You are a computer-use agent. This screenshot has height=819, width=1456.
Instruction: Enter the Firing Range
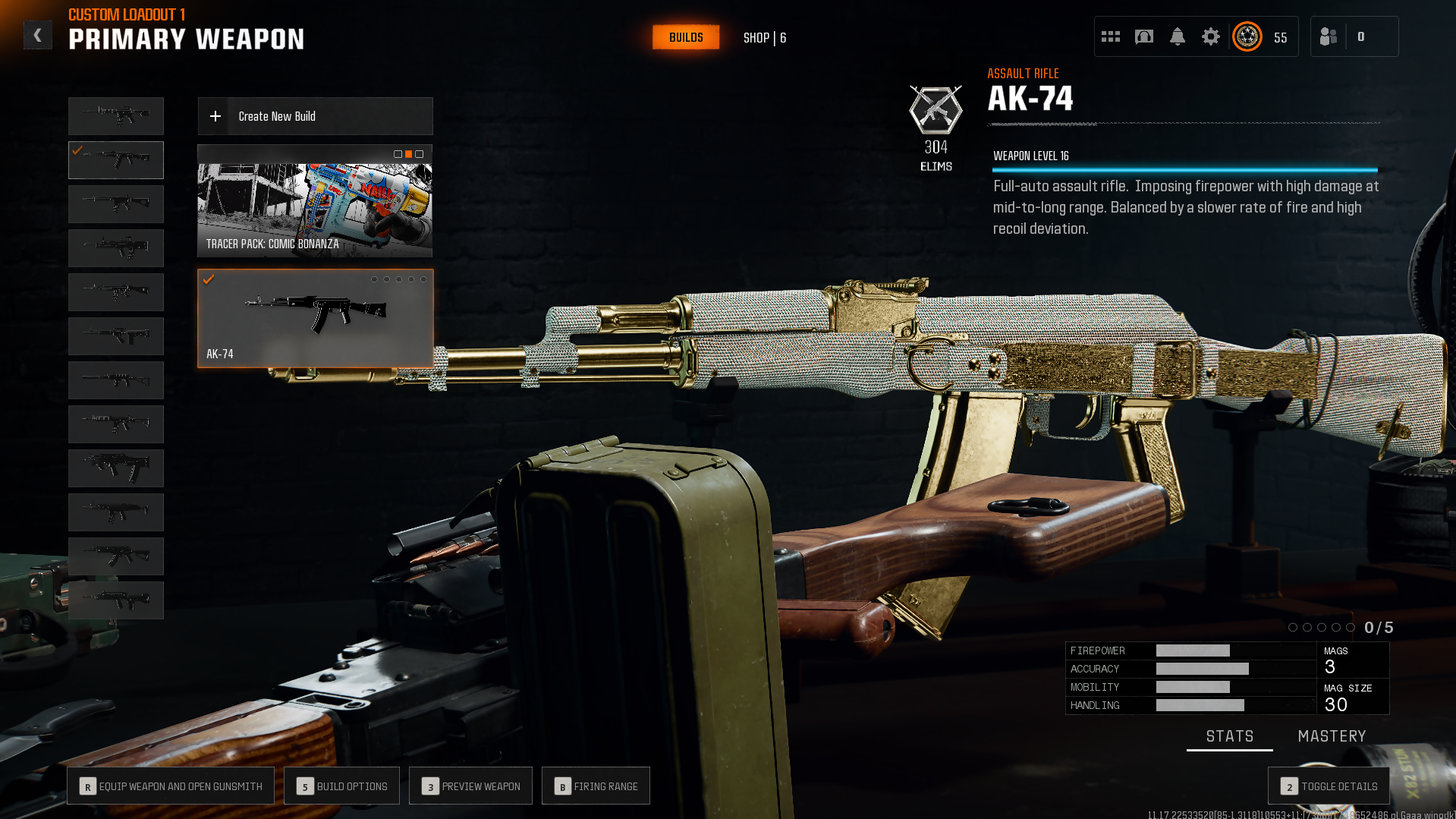pyautogui.click(x=596, y=786)
